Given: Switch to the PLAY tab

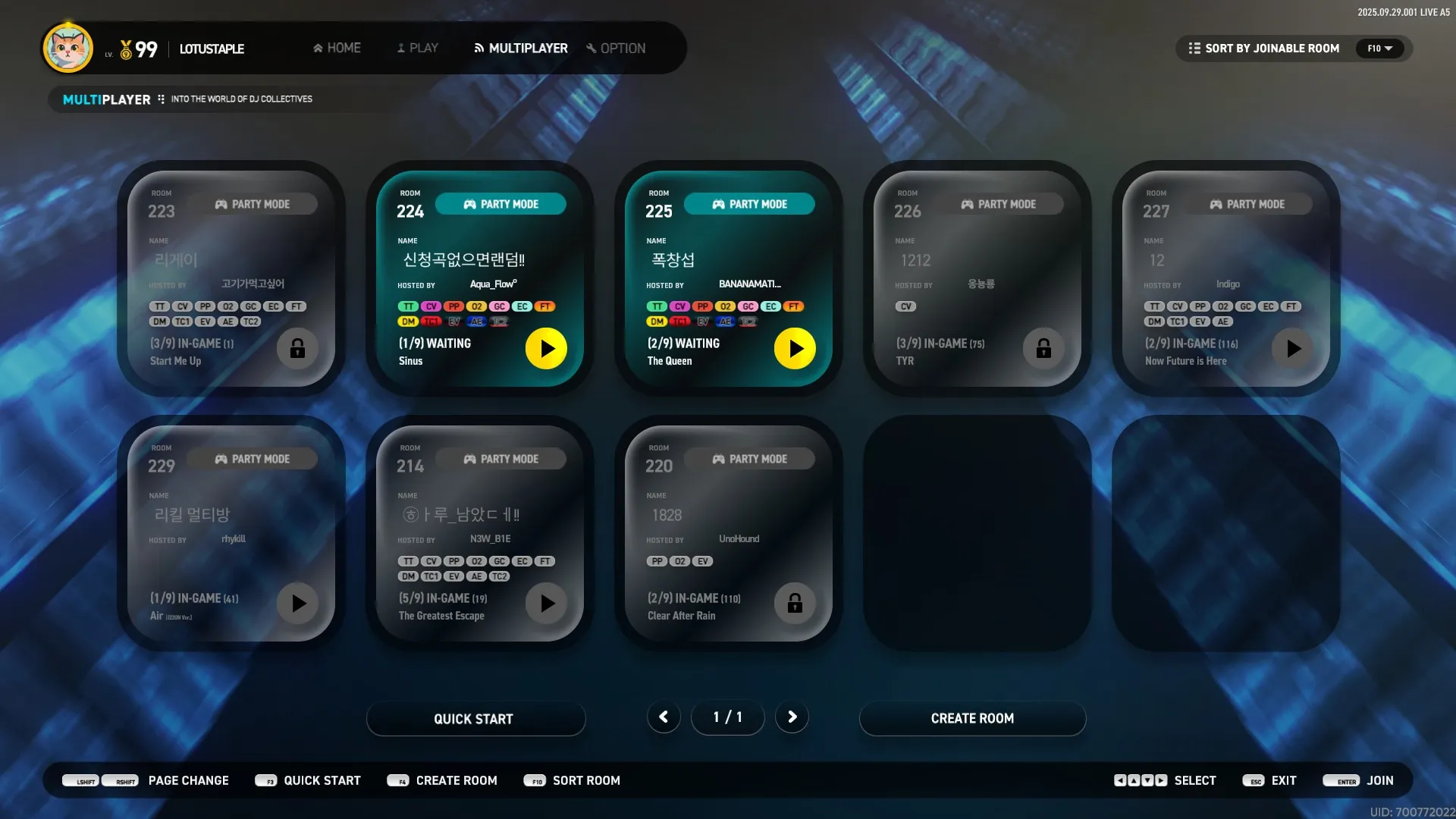Looking at the screenshot, I should pos(417,48).
